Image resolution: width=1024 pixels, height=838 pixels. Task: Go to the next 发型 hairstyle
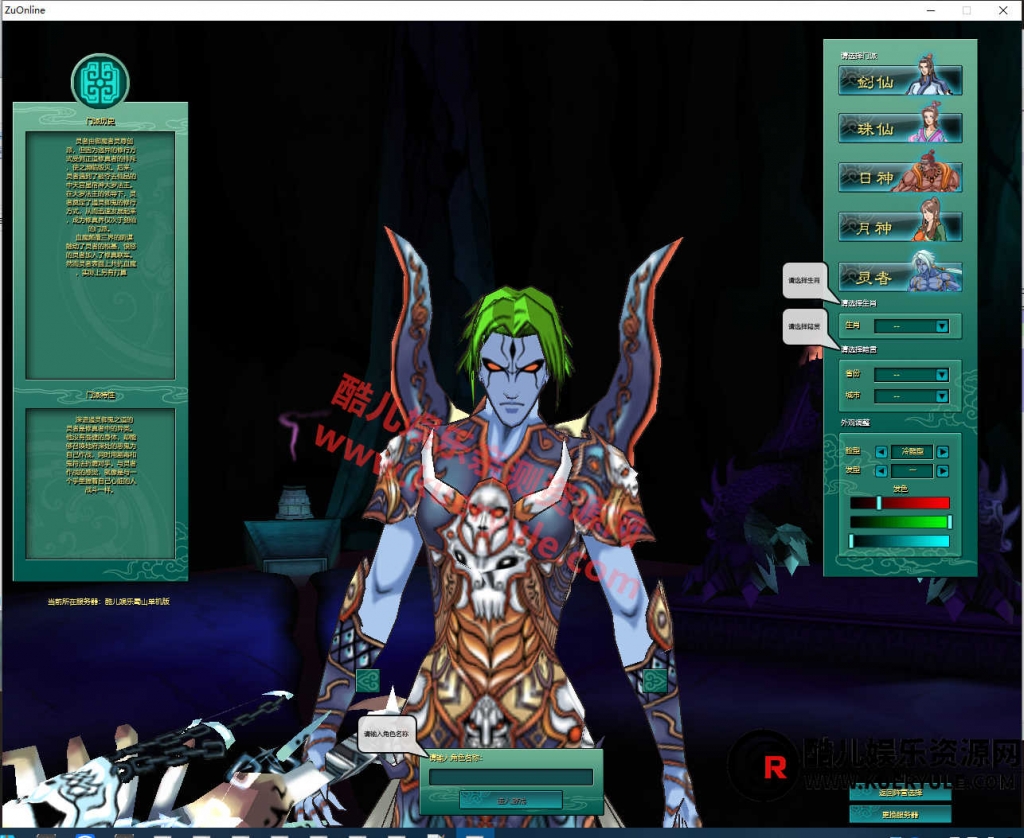[942, 470]
